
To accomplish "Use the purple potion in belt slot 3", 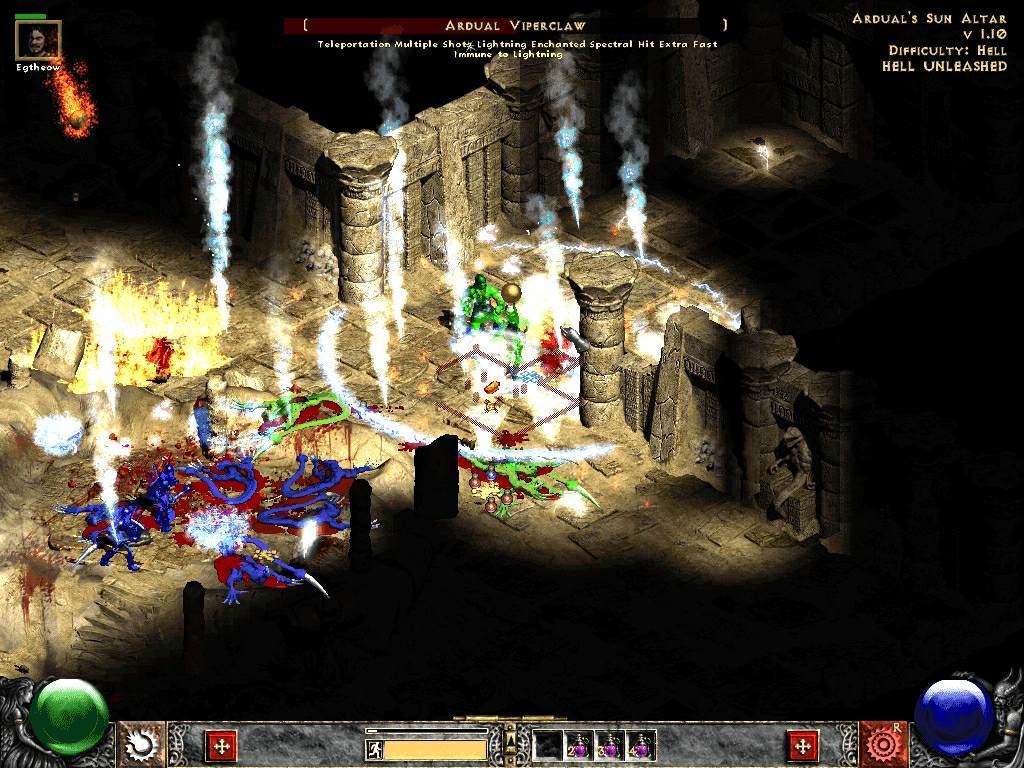I will tap(609, 746).
